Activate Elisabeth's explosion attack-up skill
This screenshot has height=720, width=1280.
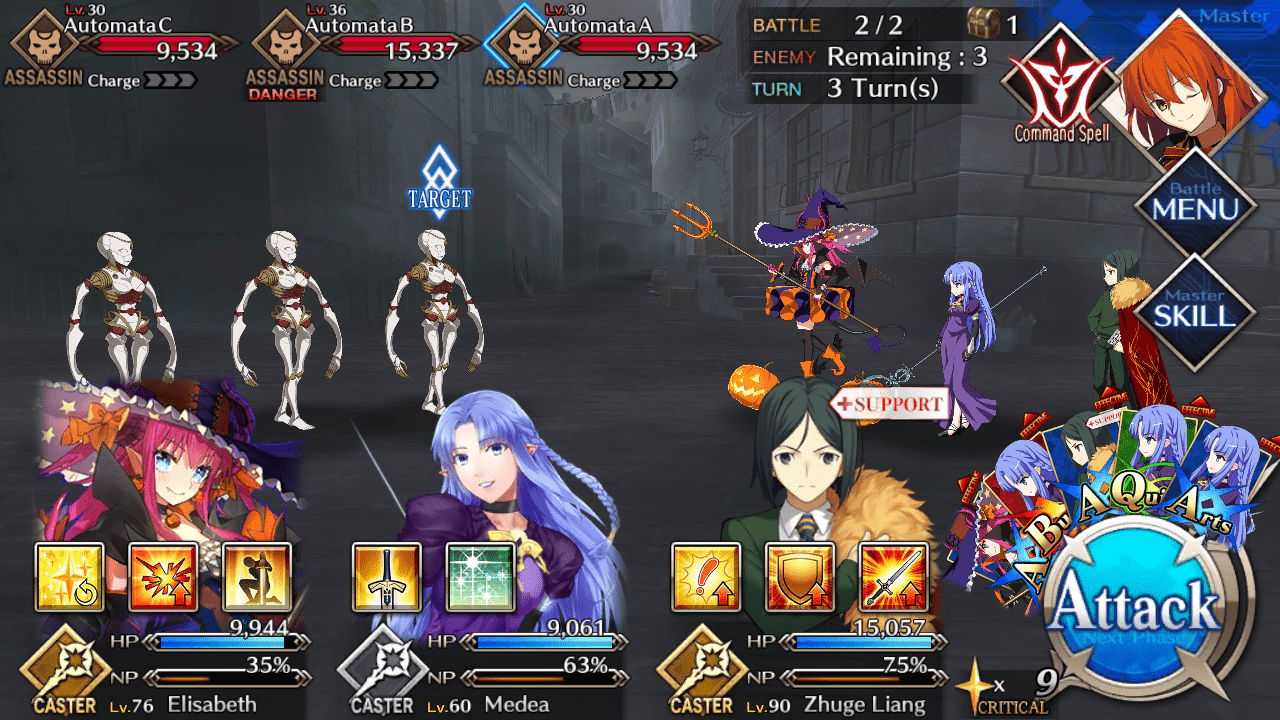pos(163,577)
